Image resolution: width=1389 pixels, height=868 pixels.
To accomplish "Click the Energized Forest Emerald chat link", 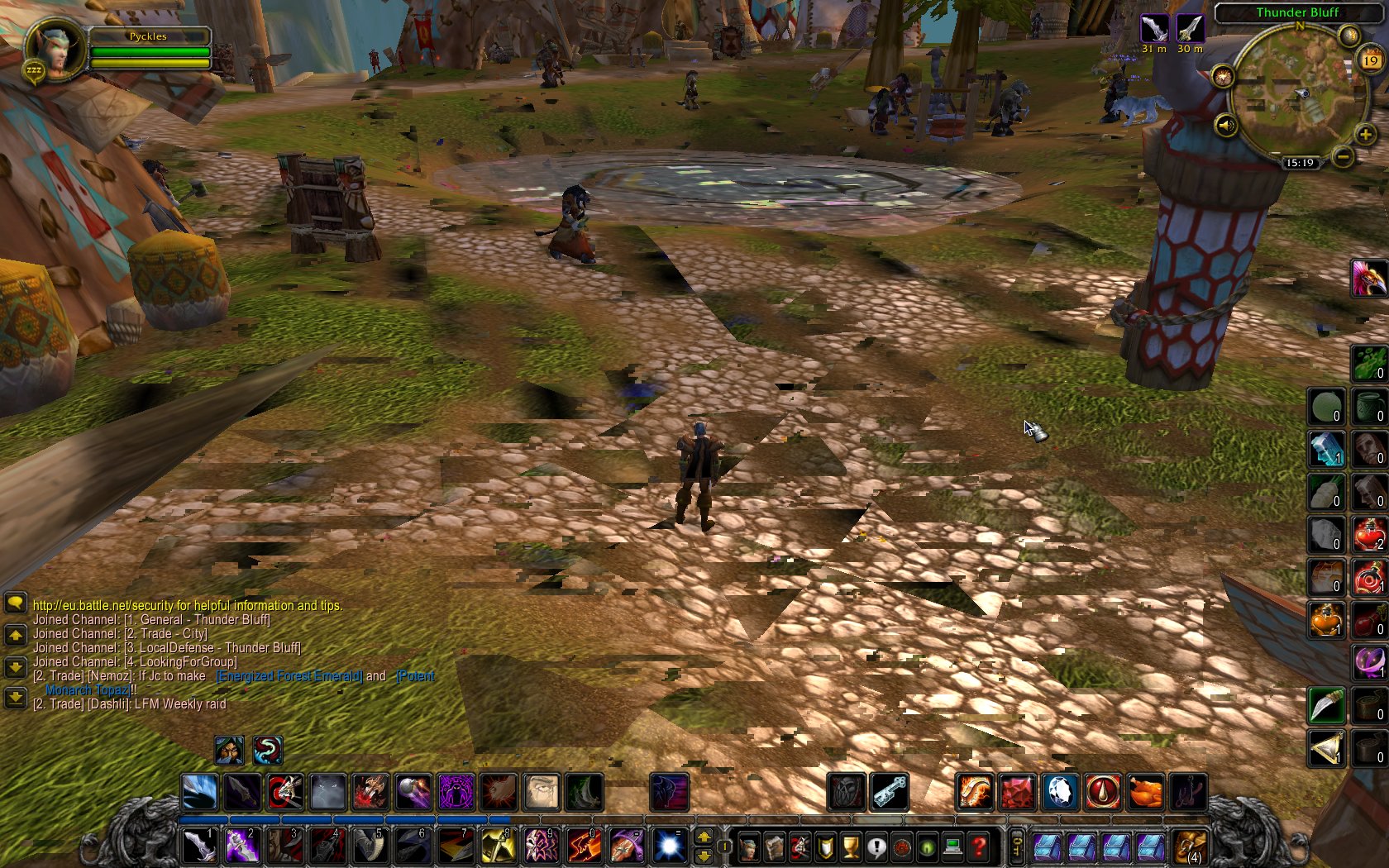I will (289, 676).
